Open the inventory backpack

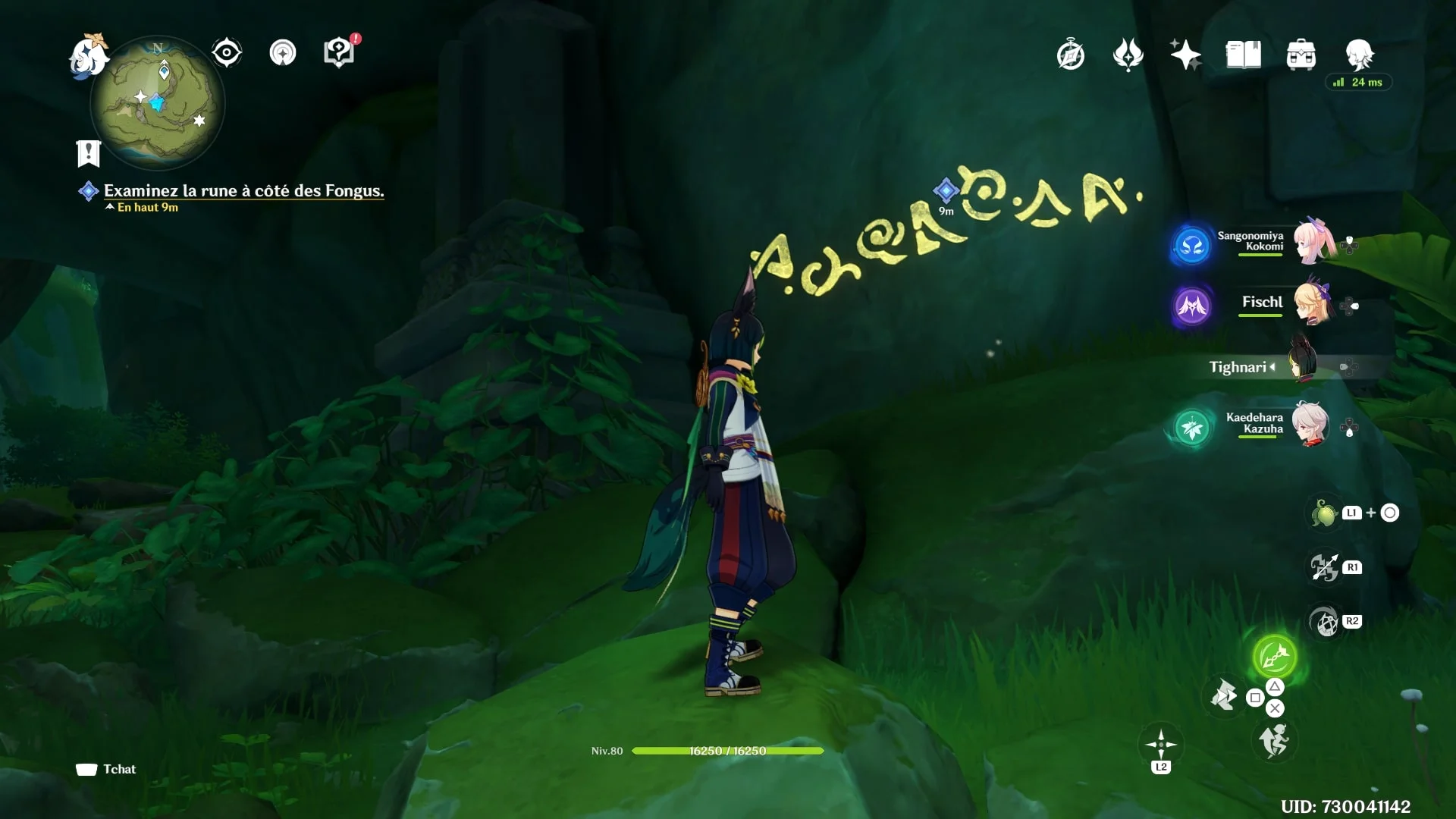pos(1301,55)
